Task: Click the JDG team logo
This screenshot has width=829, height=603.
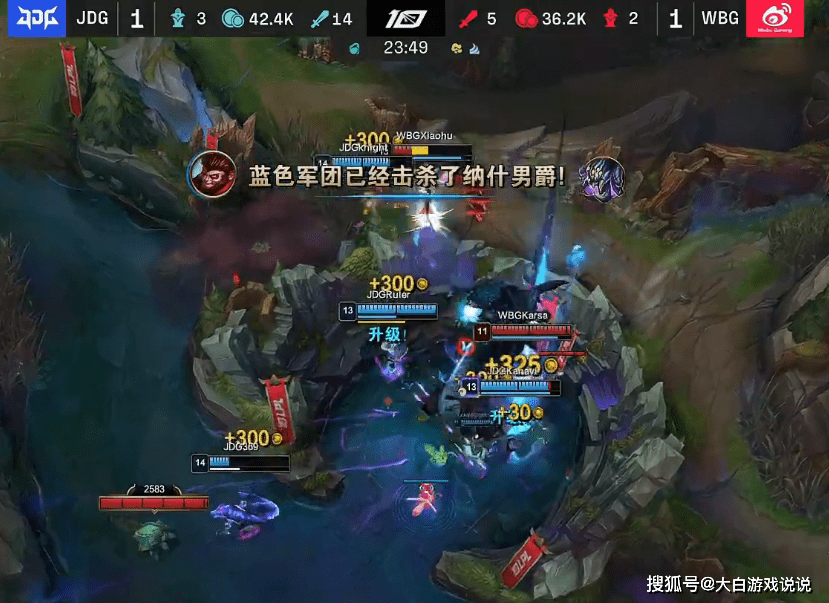Action: click(32, 19)
